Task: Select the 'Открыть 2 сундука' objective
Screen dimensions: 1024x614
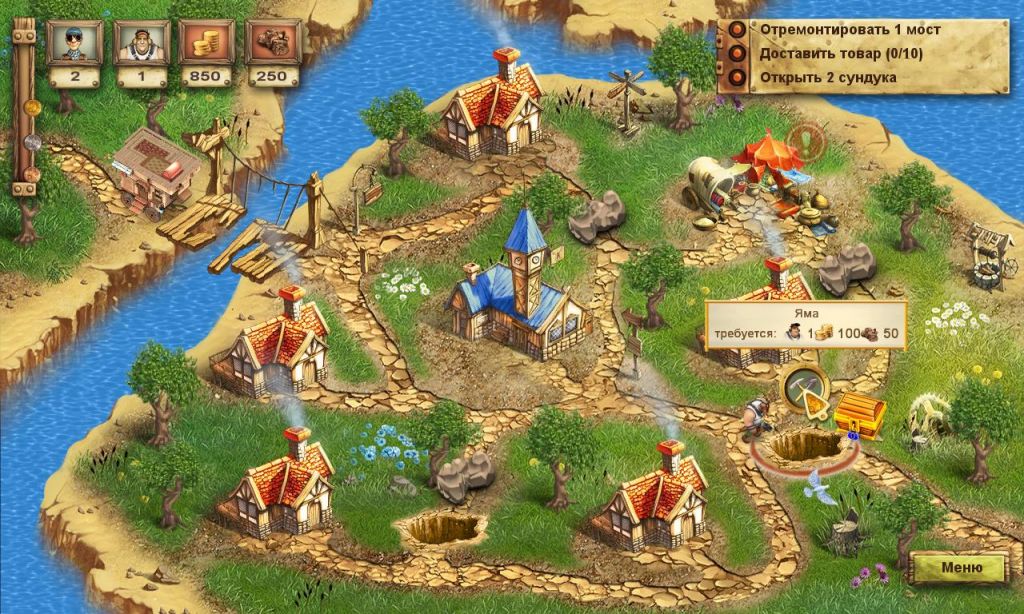Action: (827, 77)
